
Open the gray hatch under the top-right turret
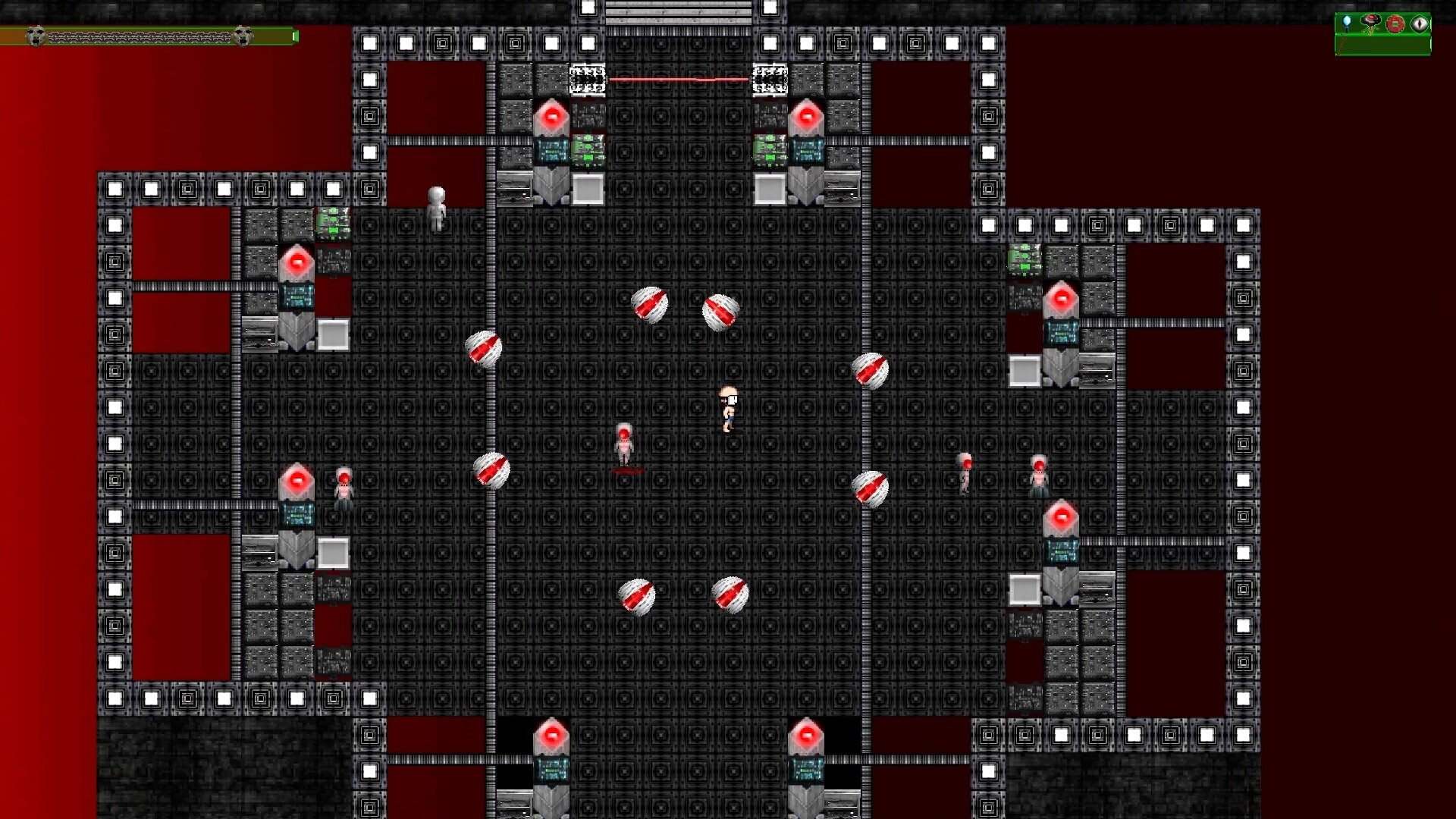[769, 189]
